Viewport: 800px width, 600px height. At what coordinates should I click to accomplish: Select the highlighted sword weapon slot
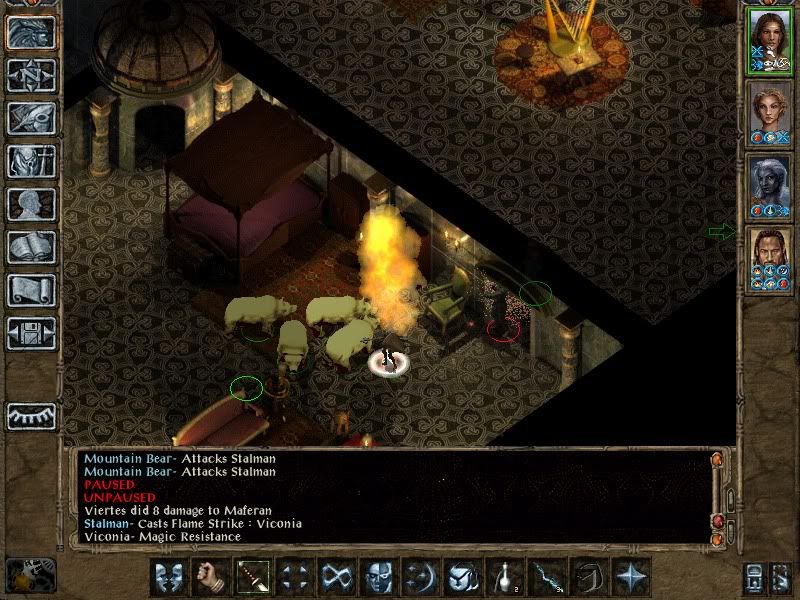pyautogui.click(x=253, y=577)
